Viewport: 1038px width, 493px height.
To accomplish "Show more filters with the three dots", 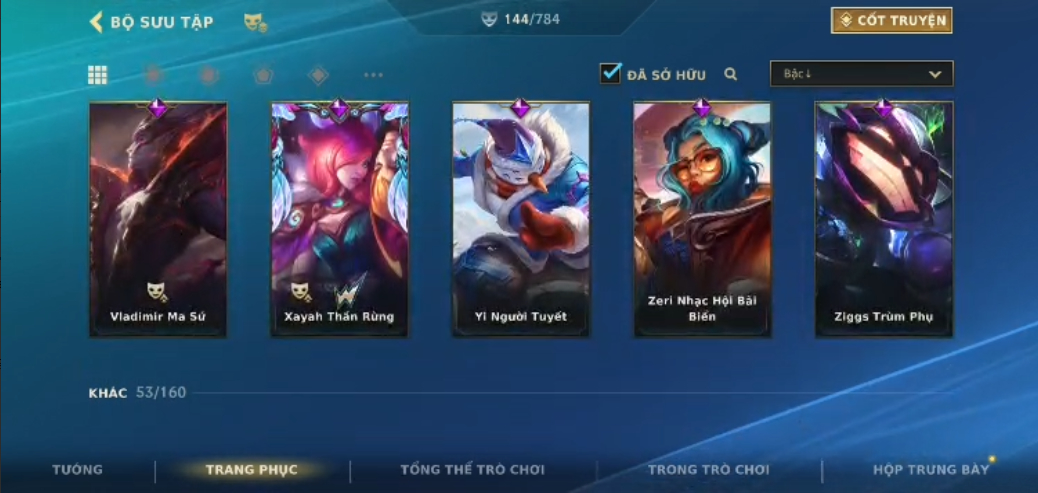I will click(373, 75).
